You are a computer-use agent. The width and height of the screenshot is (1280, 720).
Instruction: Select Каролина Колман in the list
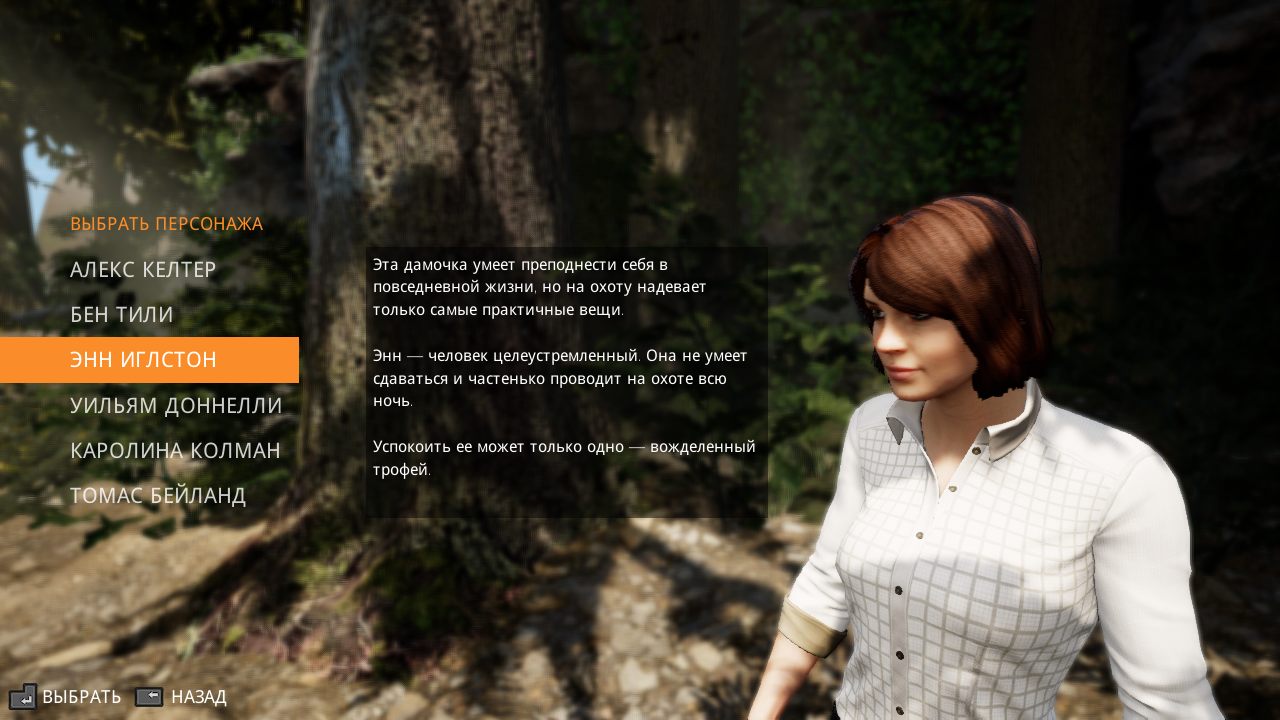175,450
